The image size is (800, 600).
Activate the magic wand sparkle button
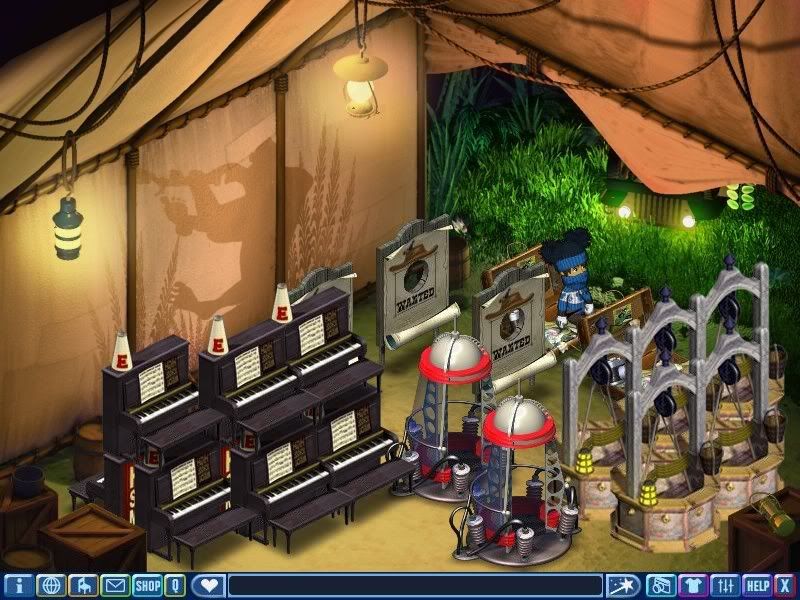coord(622,586)
